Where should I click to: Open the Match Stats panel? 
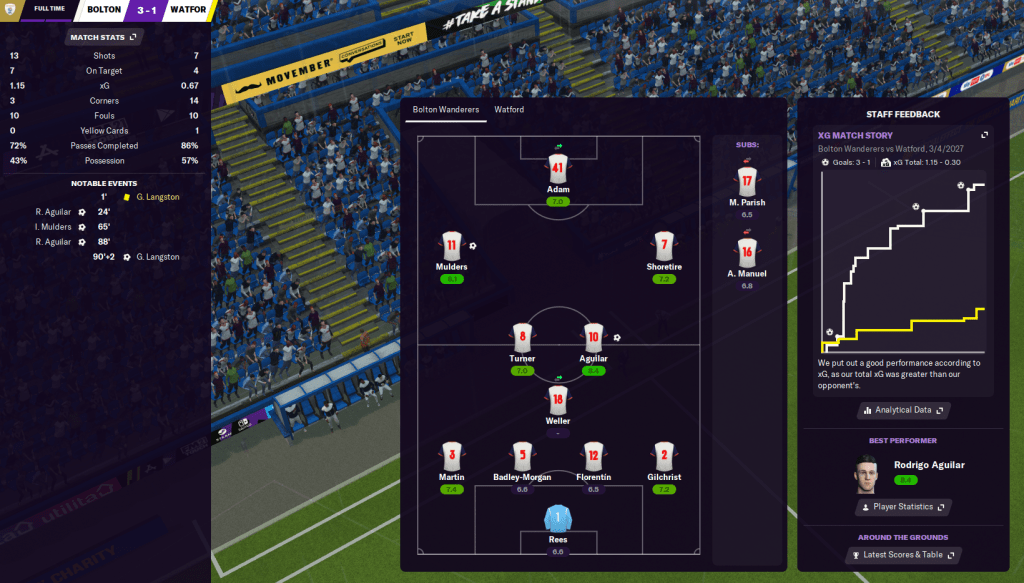point(104,37)
